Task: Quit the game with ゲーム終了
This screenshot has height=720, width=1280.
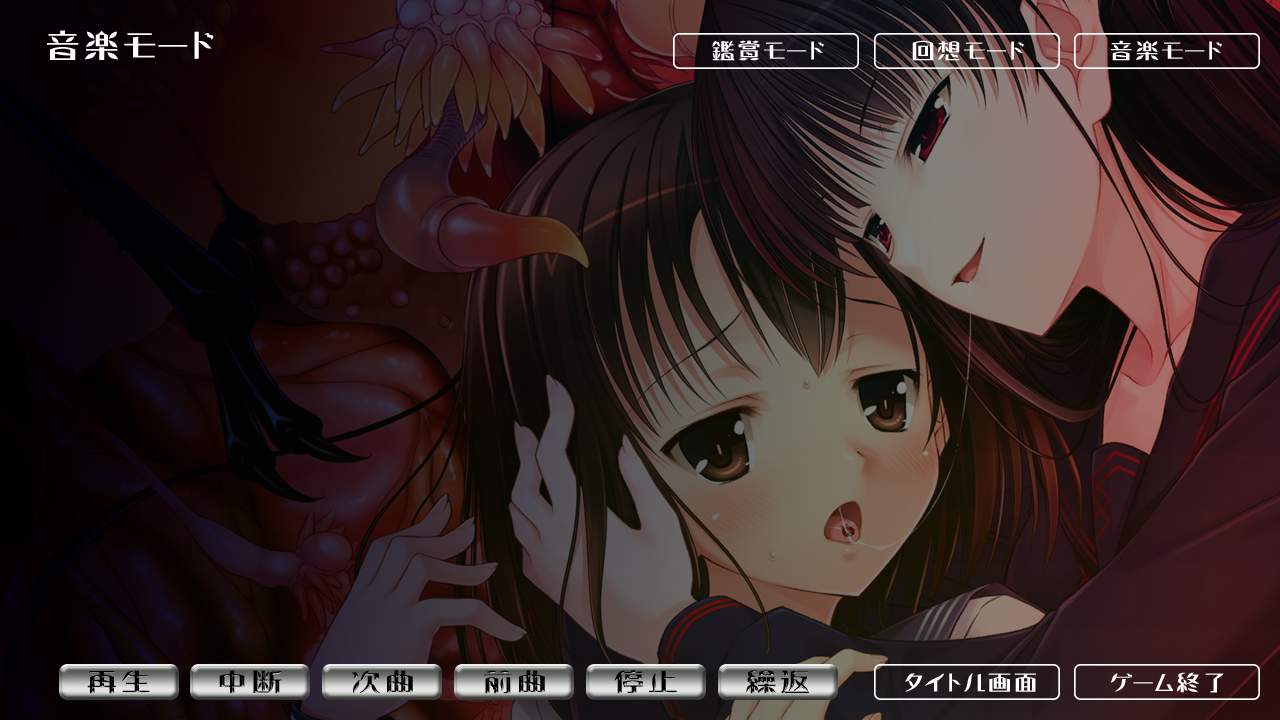Action: [x=1166, y=682]
